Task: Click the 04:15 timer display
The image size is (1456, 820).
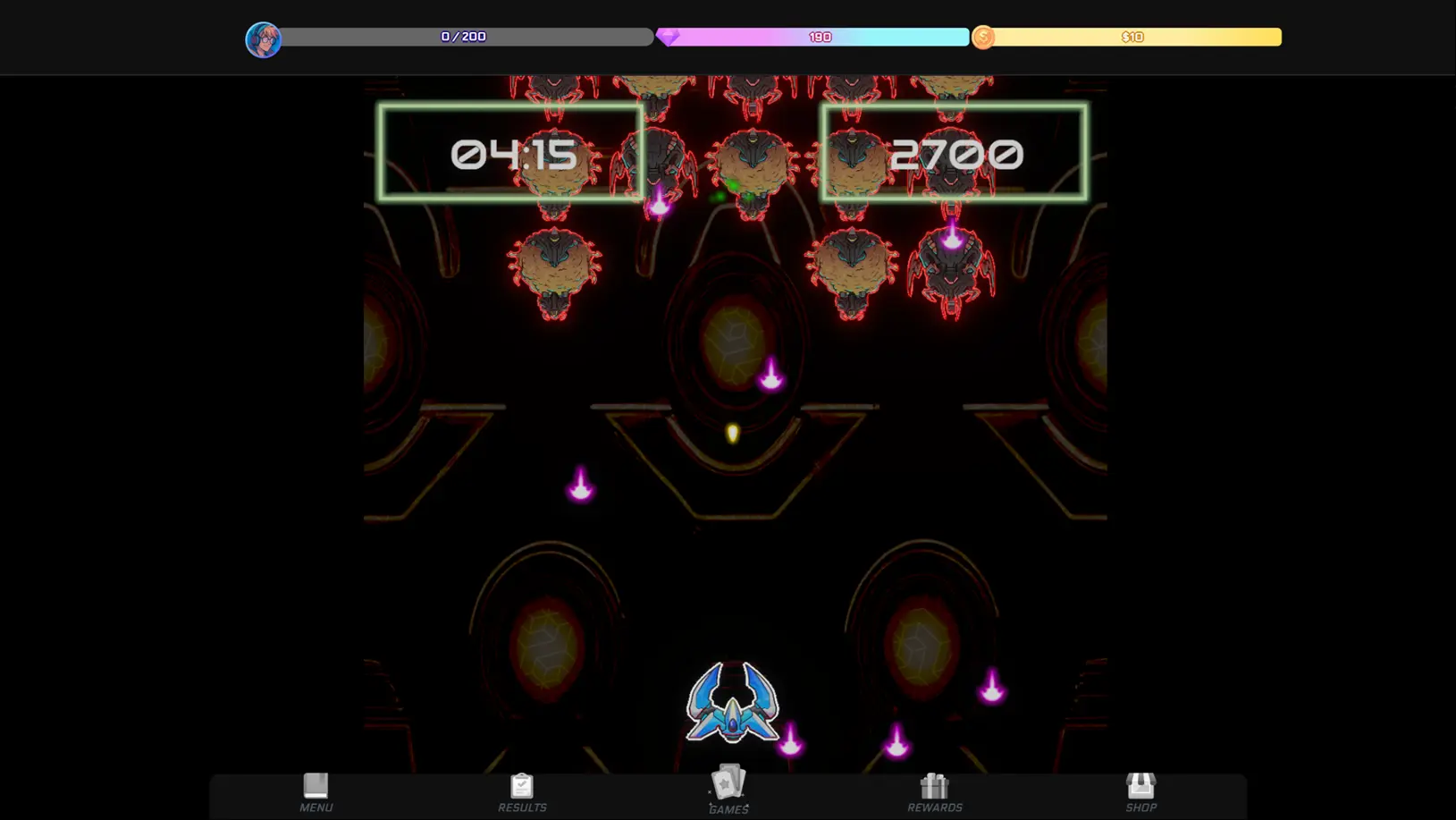Action: [512, 153]
